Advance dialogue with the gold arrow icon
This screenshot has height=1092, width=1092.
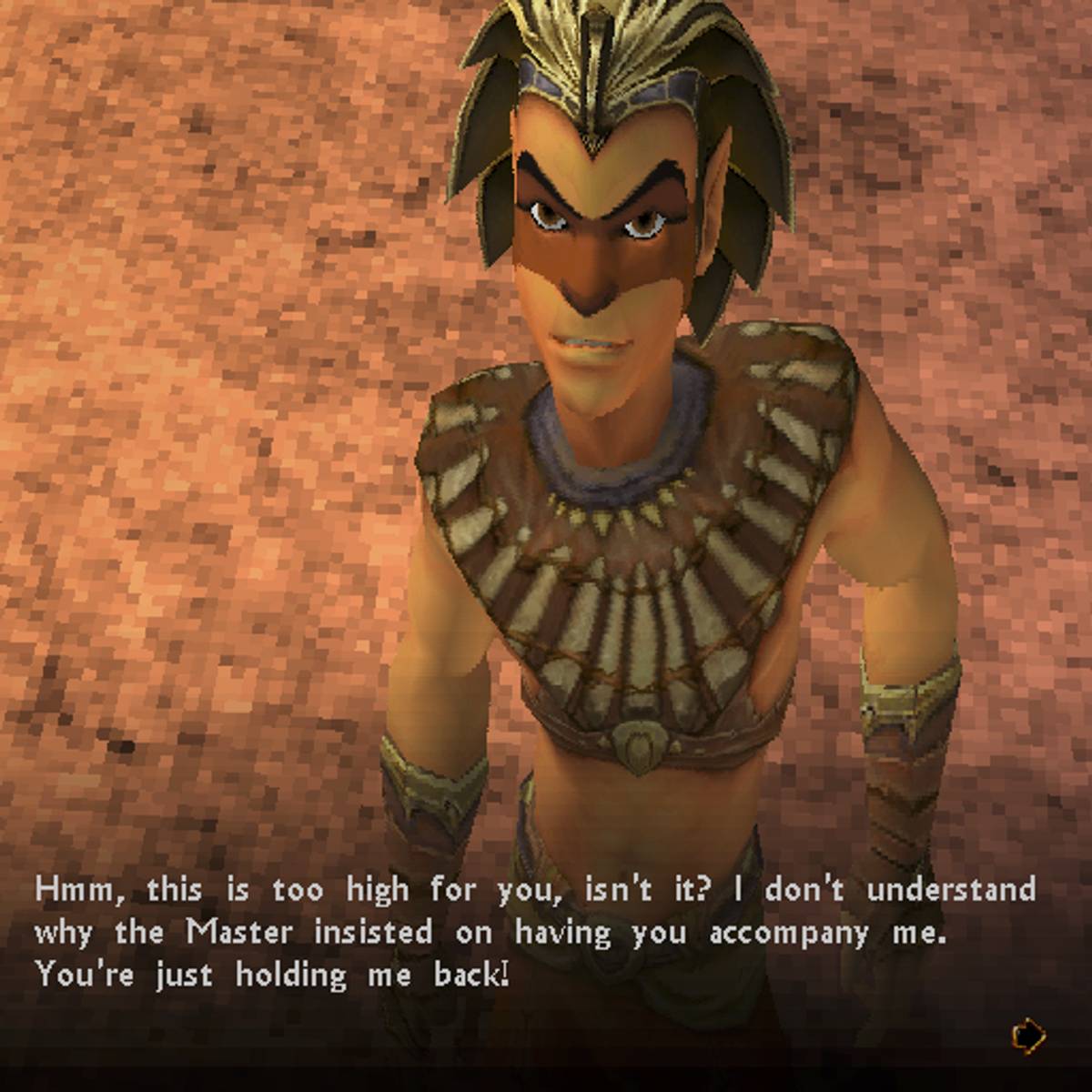[x=1028, y=1035]
